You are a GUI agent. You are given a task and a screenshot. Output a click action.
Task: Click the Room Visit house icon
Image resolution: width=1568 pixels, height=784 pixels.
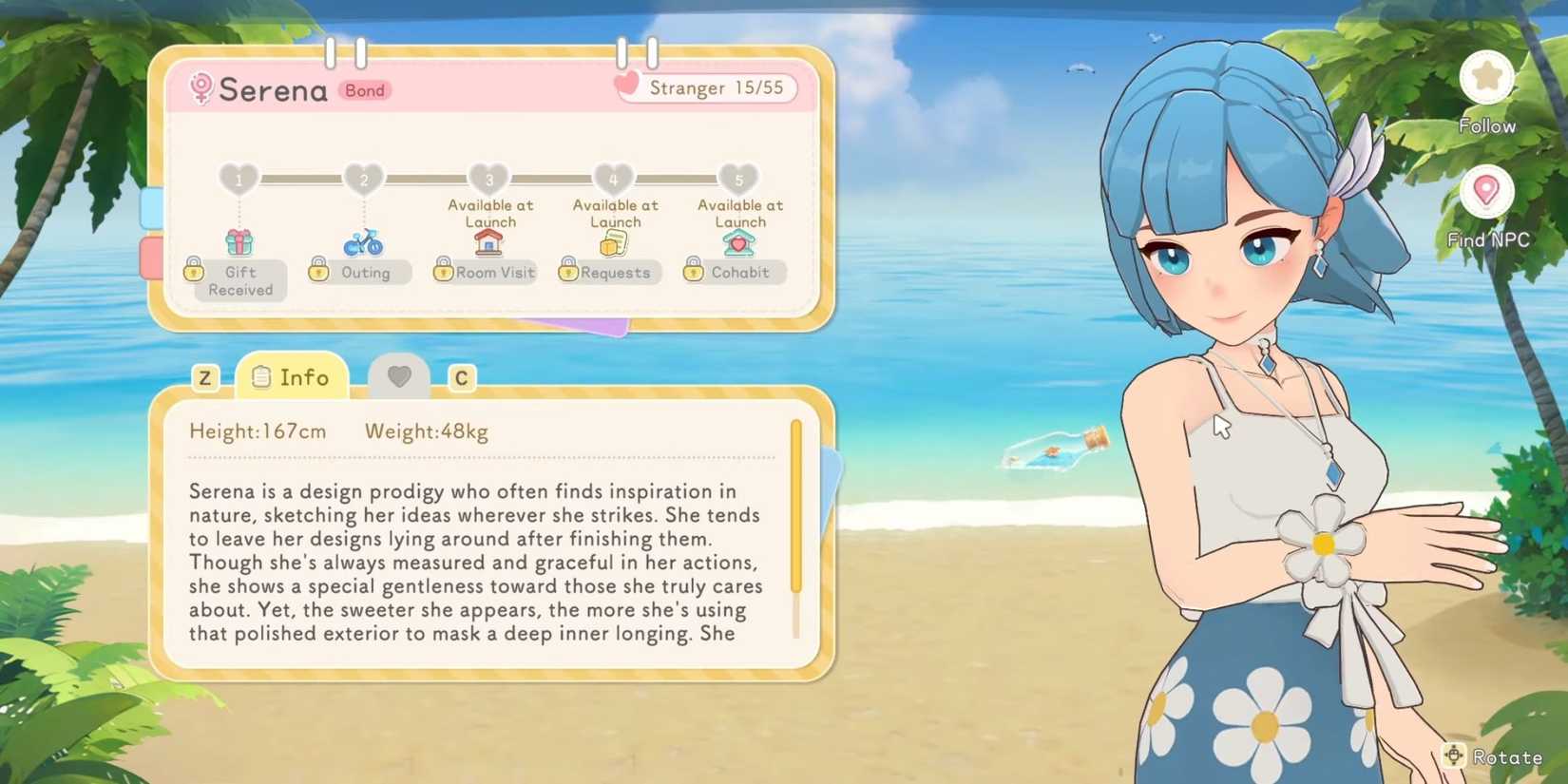point(488,245)
